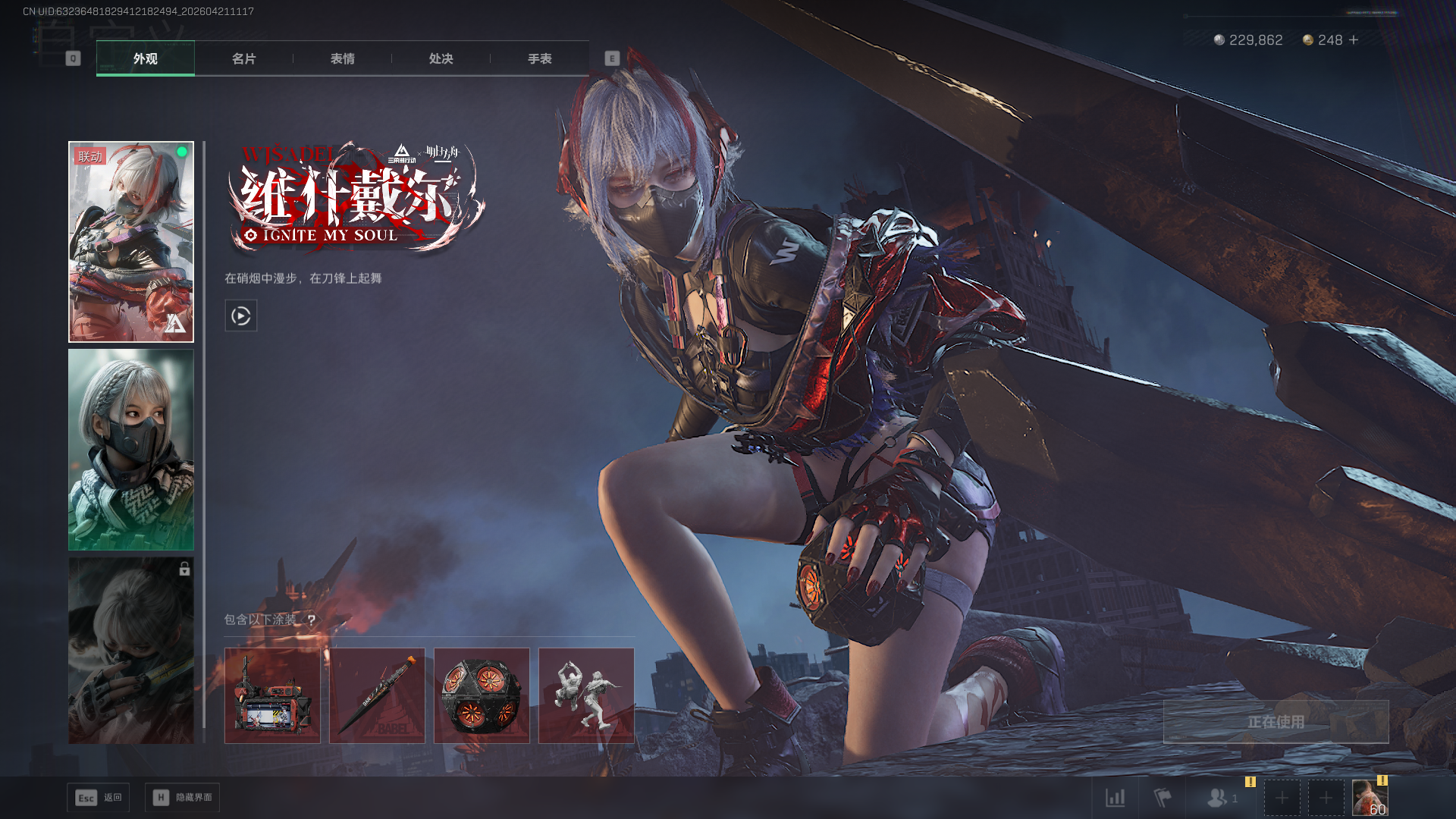Screen dimensions: 1456x819
Task: Click the 正在使用 (In Use) button
Action: click(x=1276, y=722)
